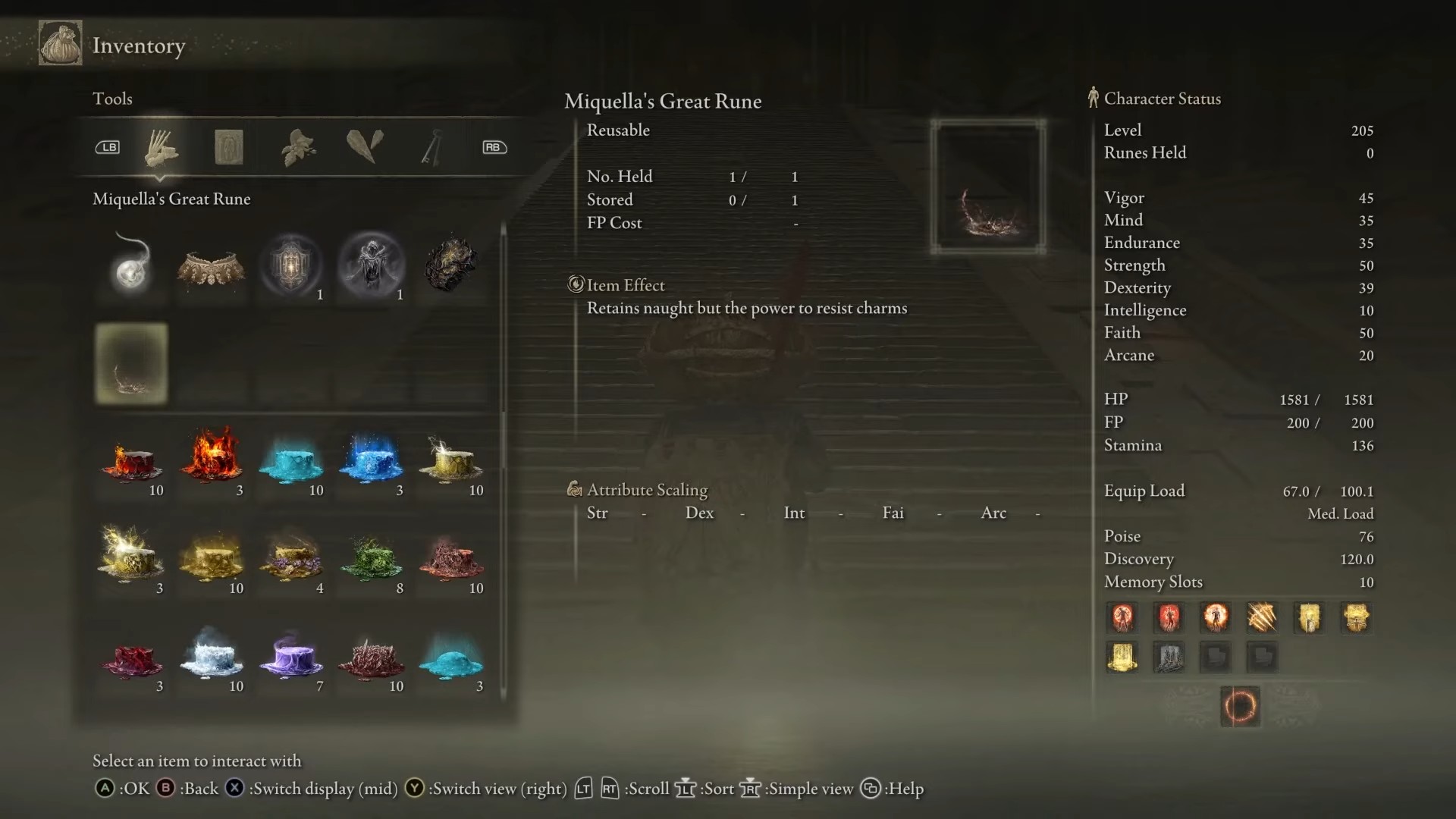The width and height of the screenshot is (1456, 819).
Task: Click the Item Effect swirl icon
Action: pos(576,284)
